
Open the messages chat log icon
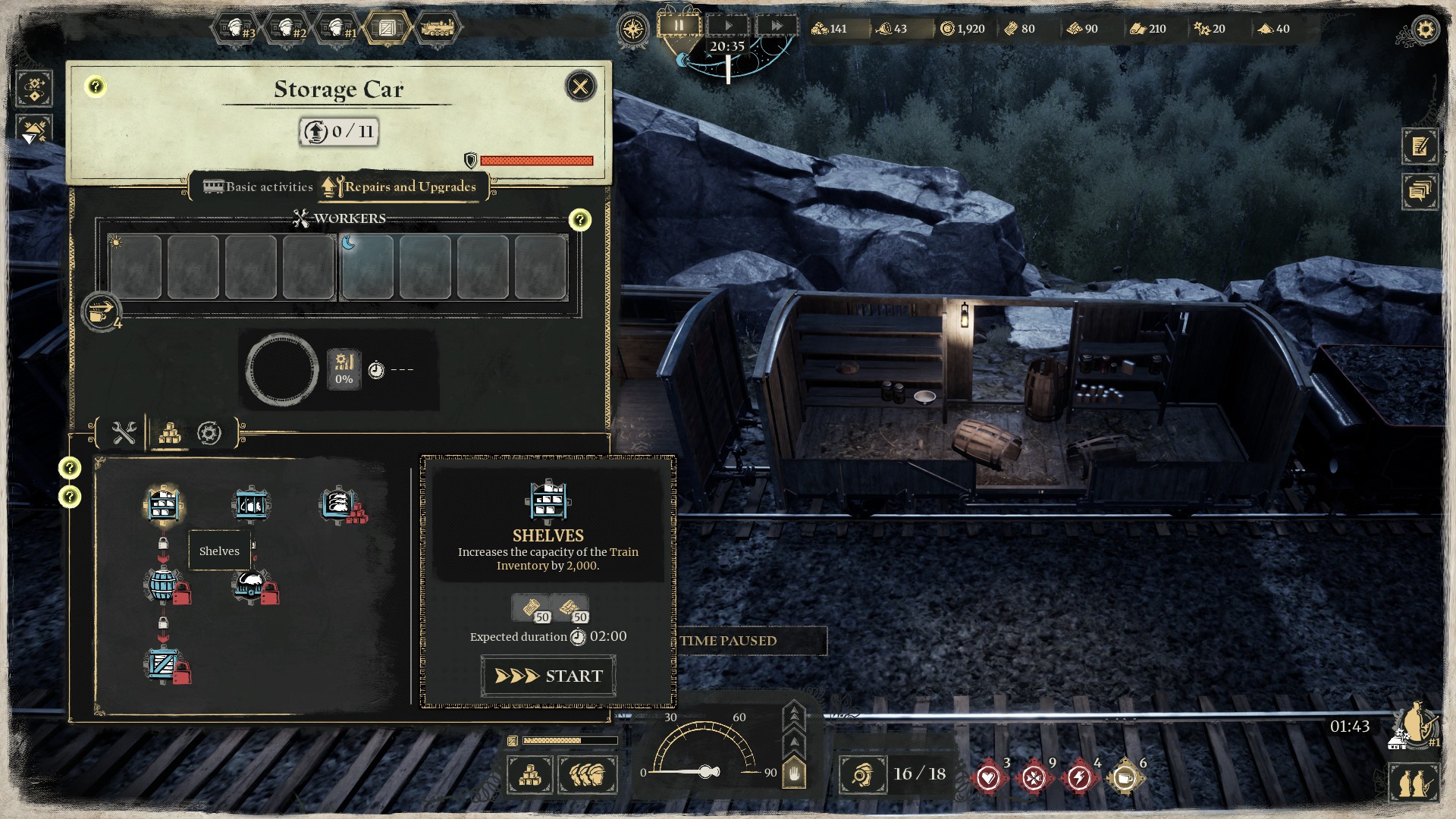[1420, 190]
